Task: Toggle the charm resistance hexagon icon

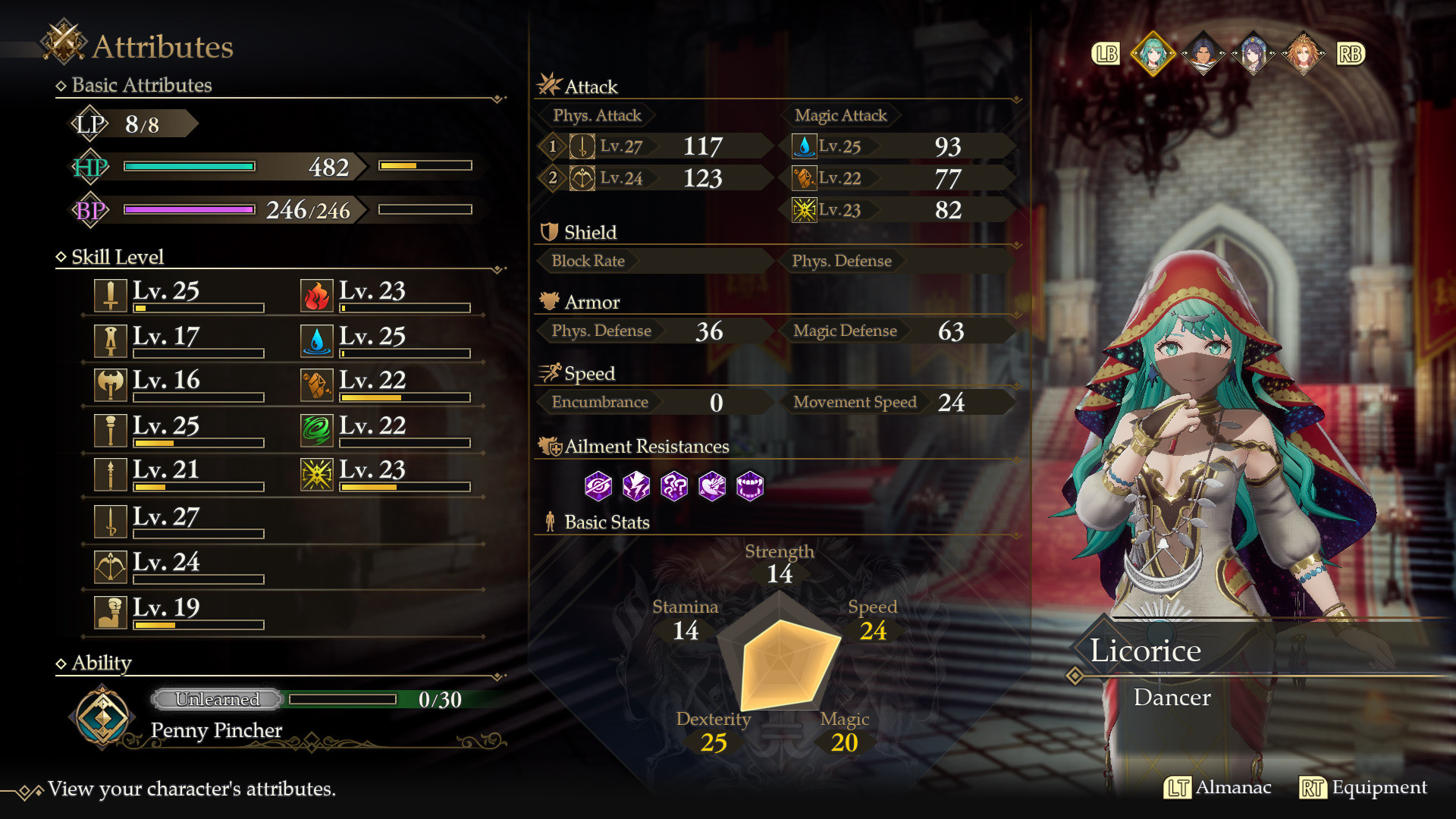Action: point(711,486)
